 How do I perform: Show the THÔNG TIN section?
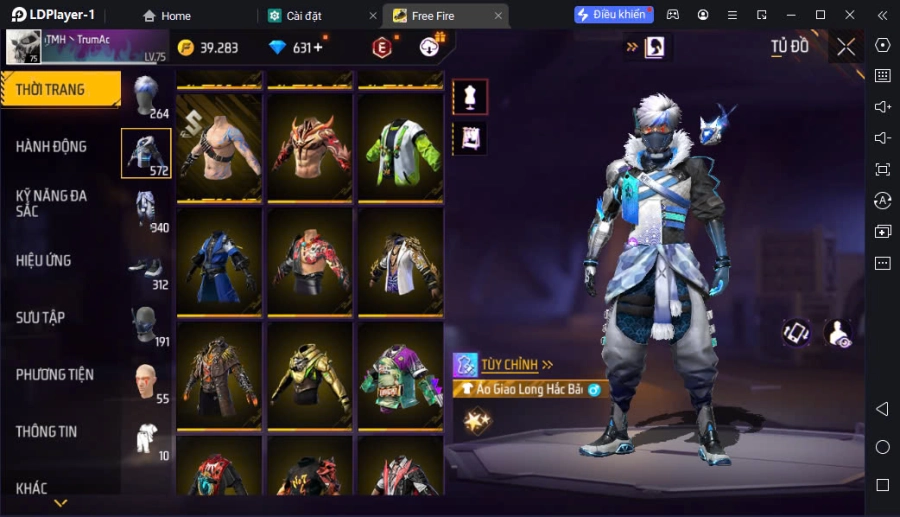click(46, 432)
